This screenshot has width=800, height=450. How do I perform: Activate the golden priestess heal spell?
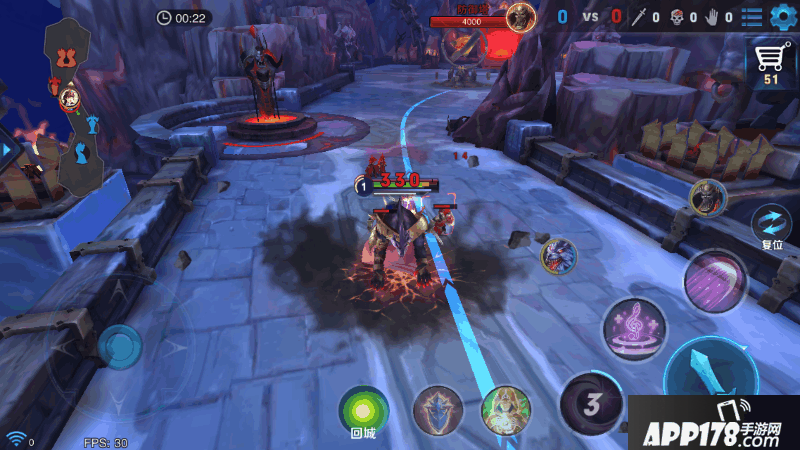(x=505, y=410)
